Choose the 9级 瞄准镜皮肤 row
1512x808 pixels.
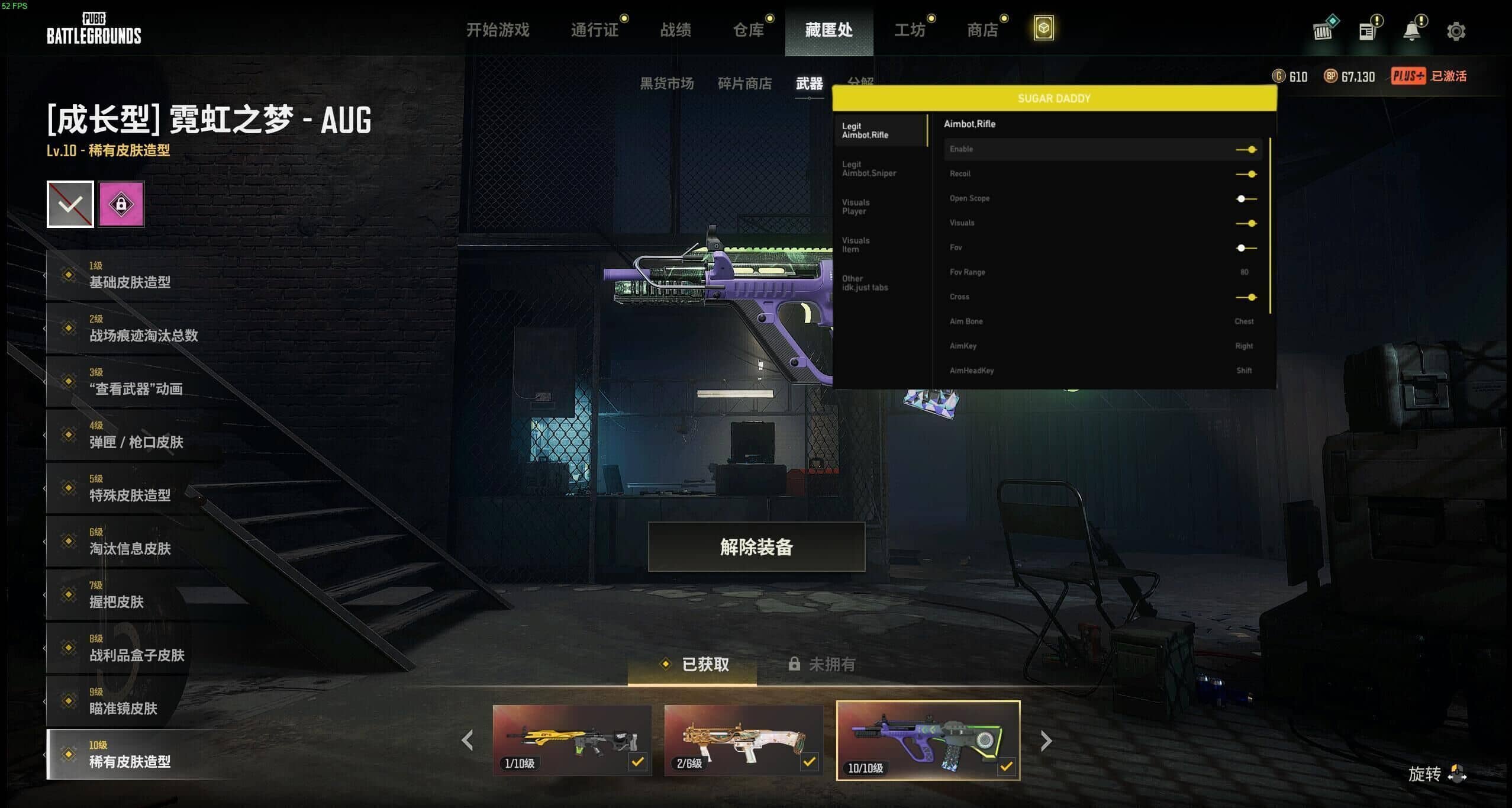point(124,701)
